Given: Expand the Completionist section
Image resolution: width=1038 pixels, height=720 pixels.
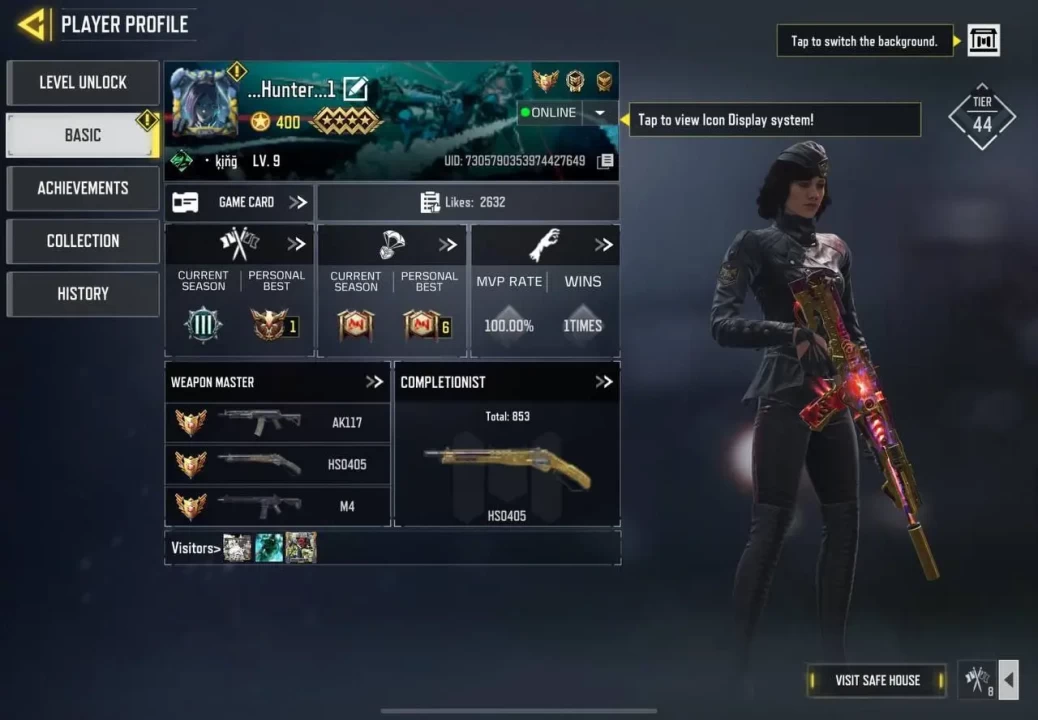Looking at the screenshot, I should 603,382.
